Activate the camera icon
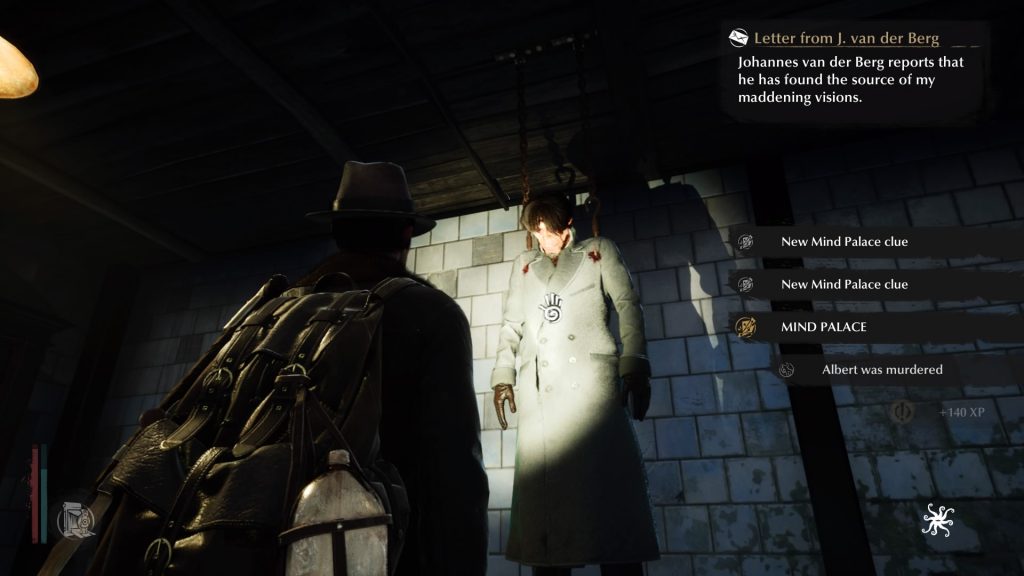 [x=77, y=517]
